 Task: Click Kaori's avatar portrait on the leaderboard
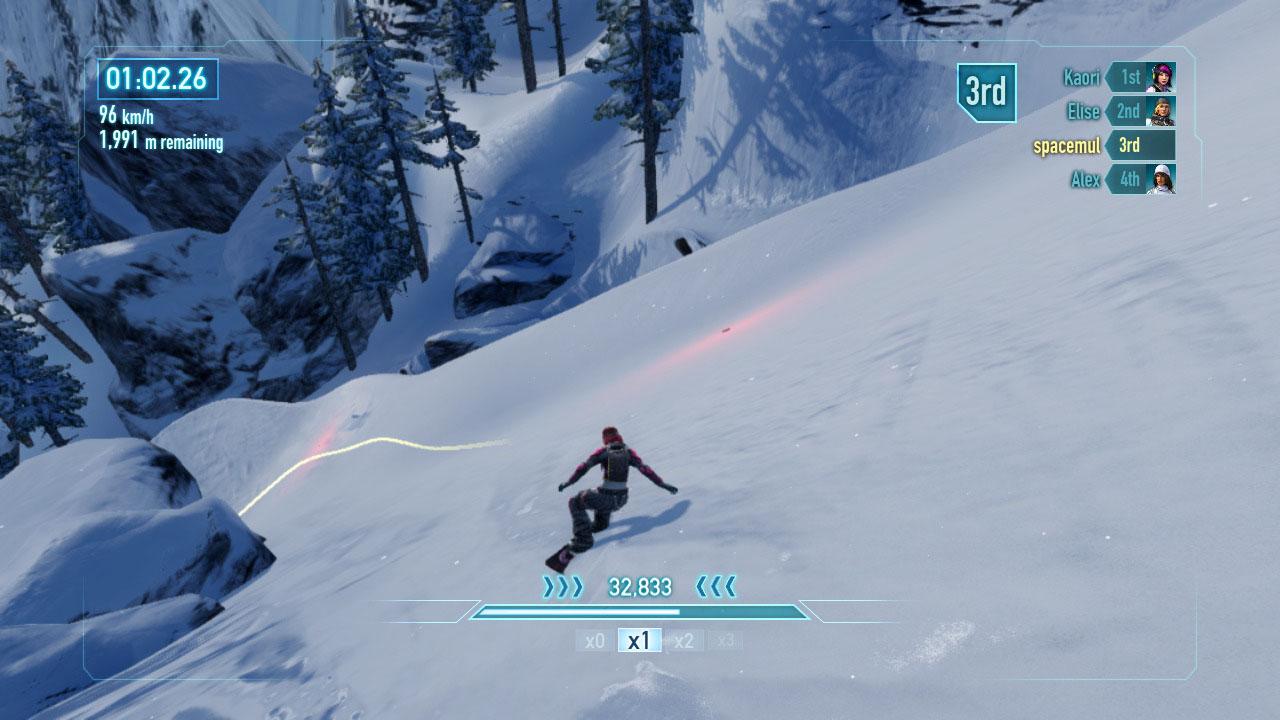click(1160, 75)
